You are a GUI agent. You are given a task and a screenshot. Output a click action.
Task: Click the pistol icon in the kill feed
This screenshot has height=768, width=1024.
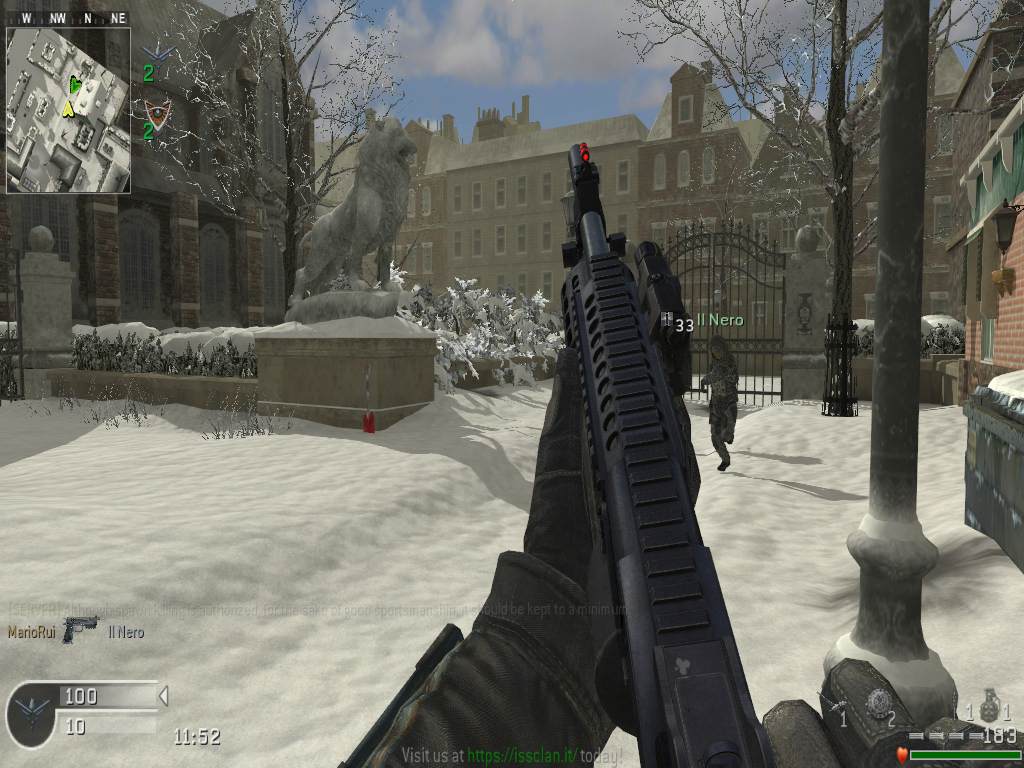click(80, 629)
